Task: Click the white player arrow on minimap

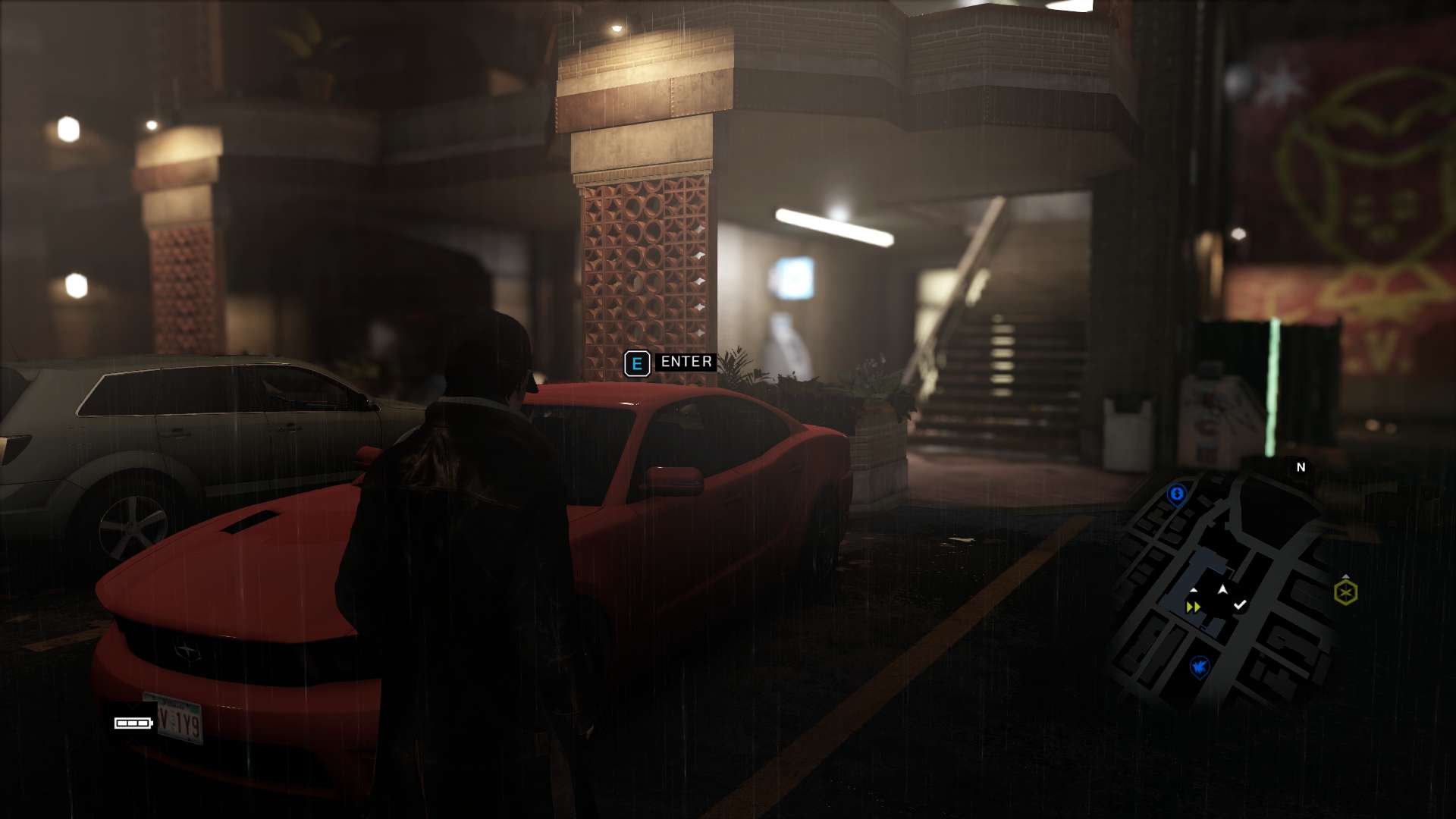Action: tap(1222, 589)
